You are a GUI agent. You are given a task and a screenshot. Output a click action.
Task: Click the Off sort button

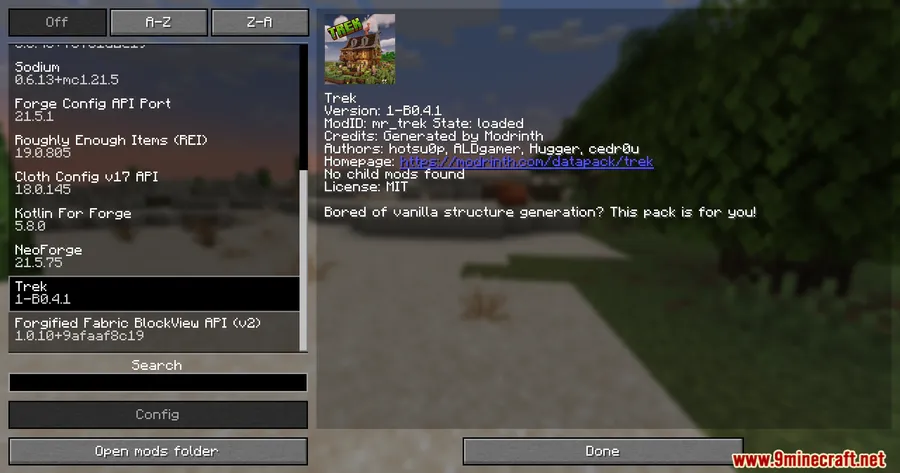(x=57, y=22)
